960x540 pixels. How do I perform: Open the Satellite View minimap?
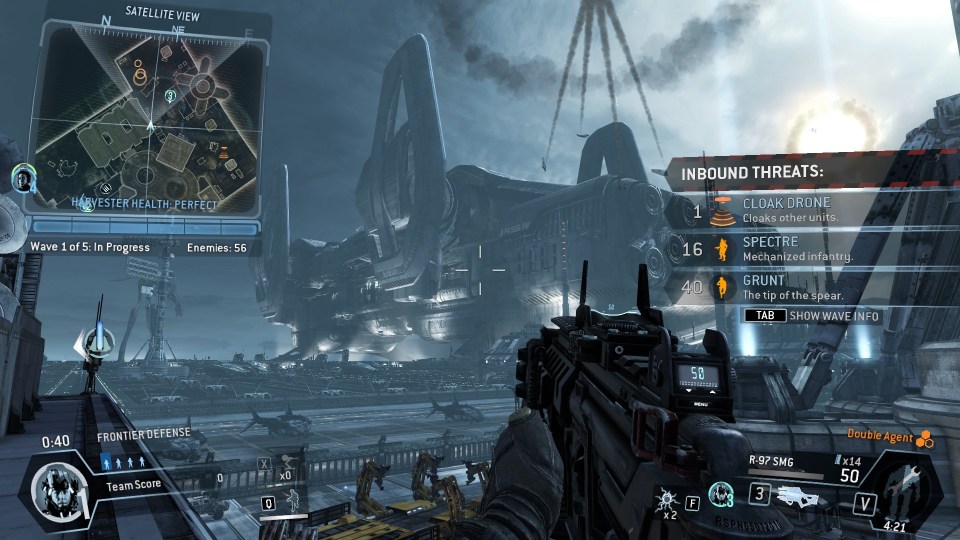[x=148, y=118]
